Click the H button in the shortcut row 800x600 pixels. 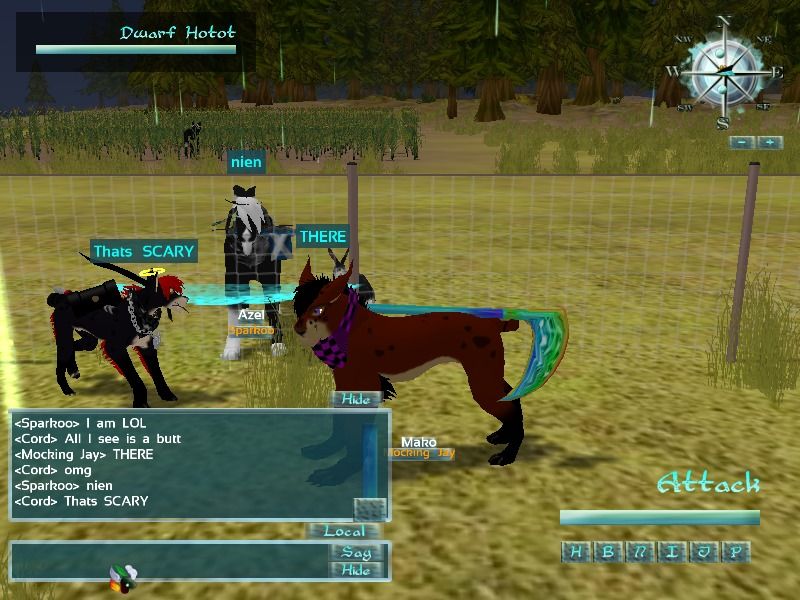tap(575, 552)
